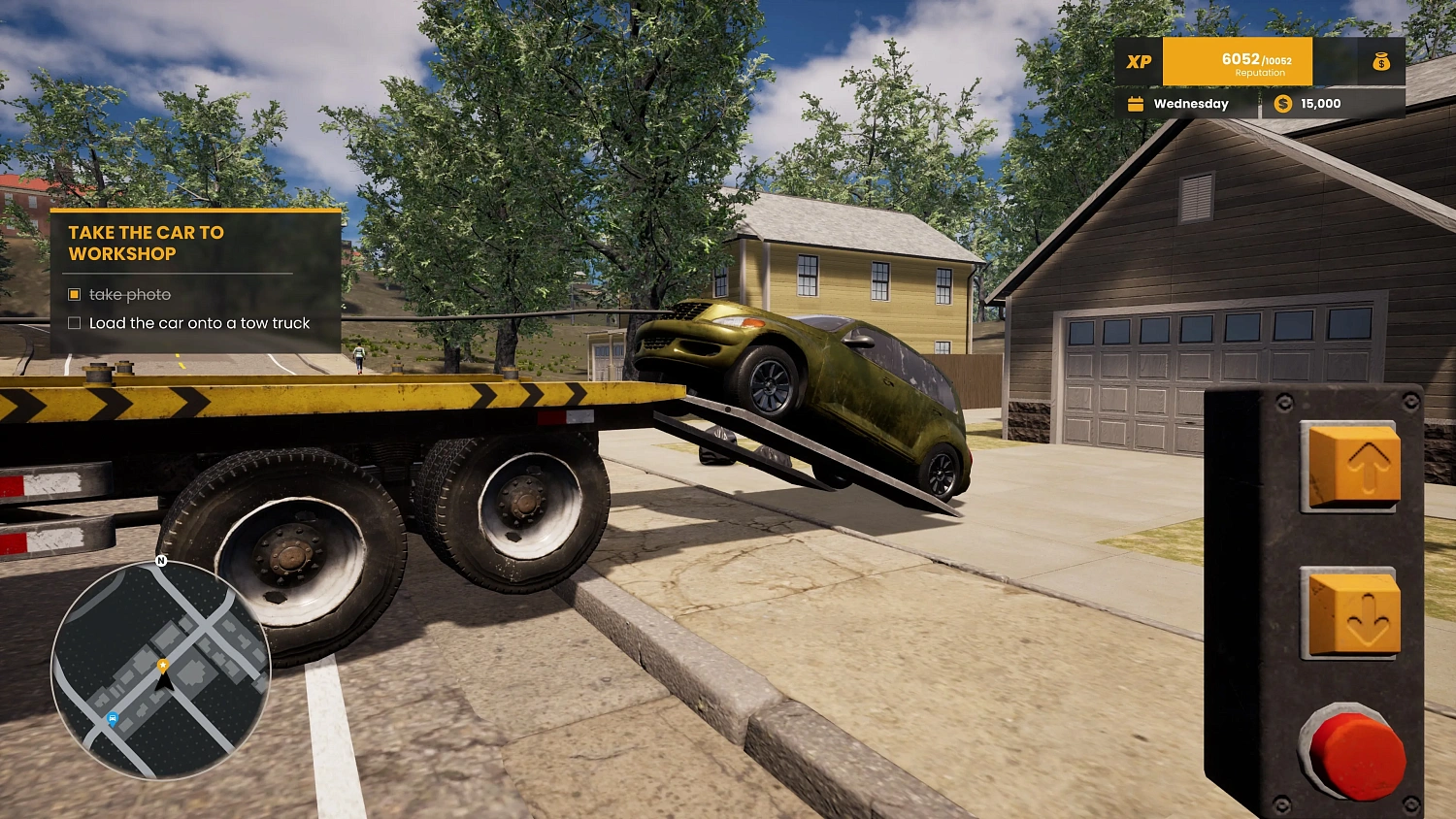Image resolution: width=1456 pixels, height=819 pixels.
Task: Select the calendar icon next to Wednesday
Action: 1134,103
